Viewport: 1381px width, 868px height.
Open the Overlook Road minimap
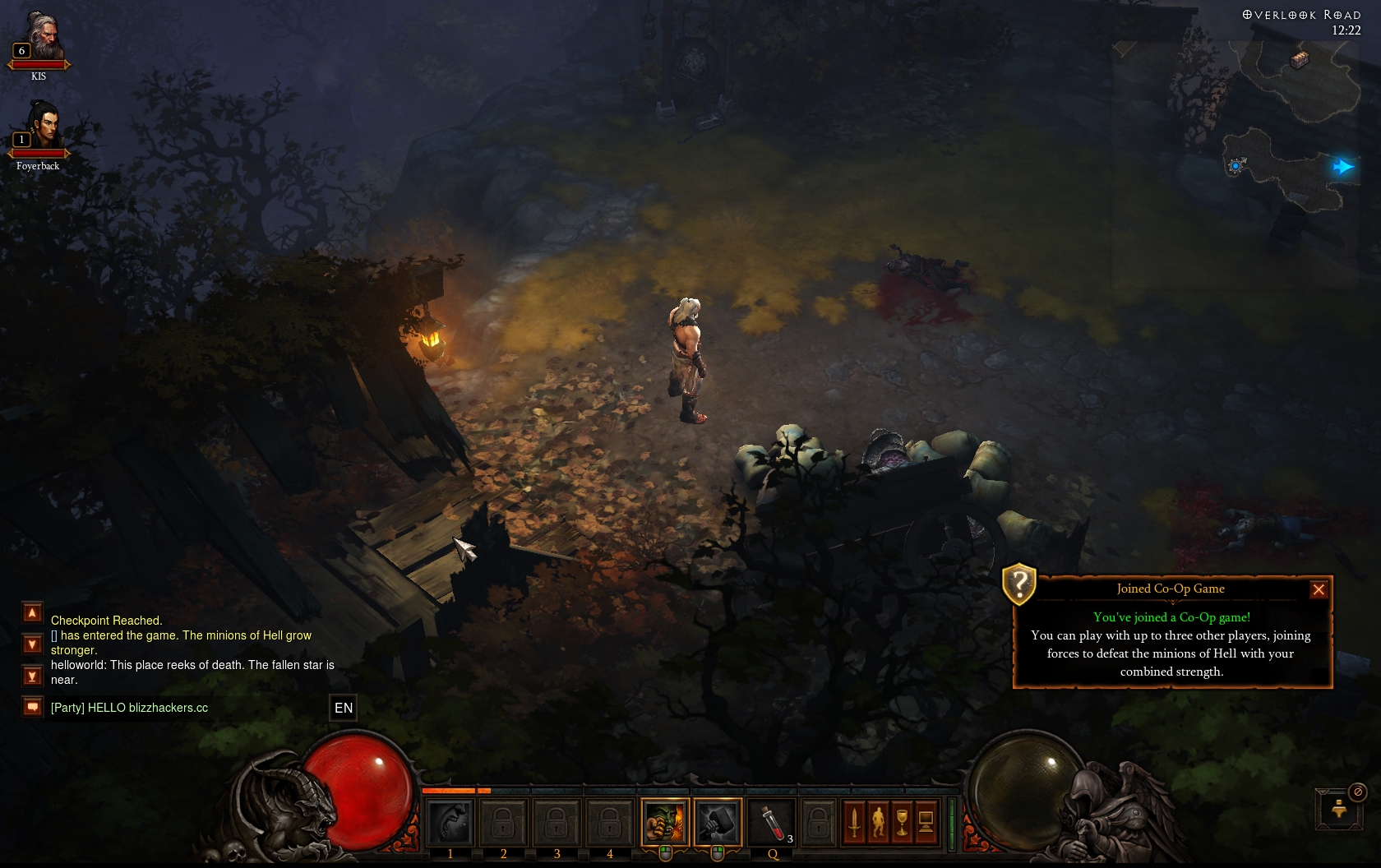[1291, 115]
